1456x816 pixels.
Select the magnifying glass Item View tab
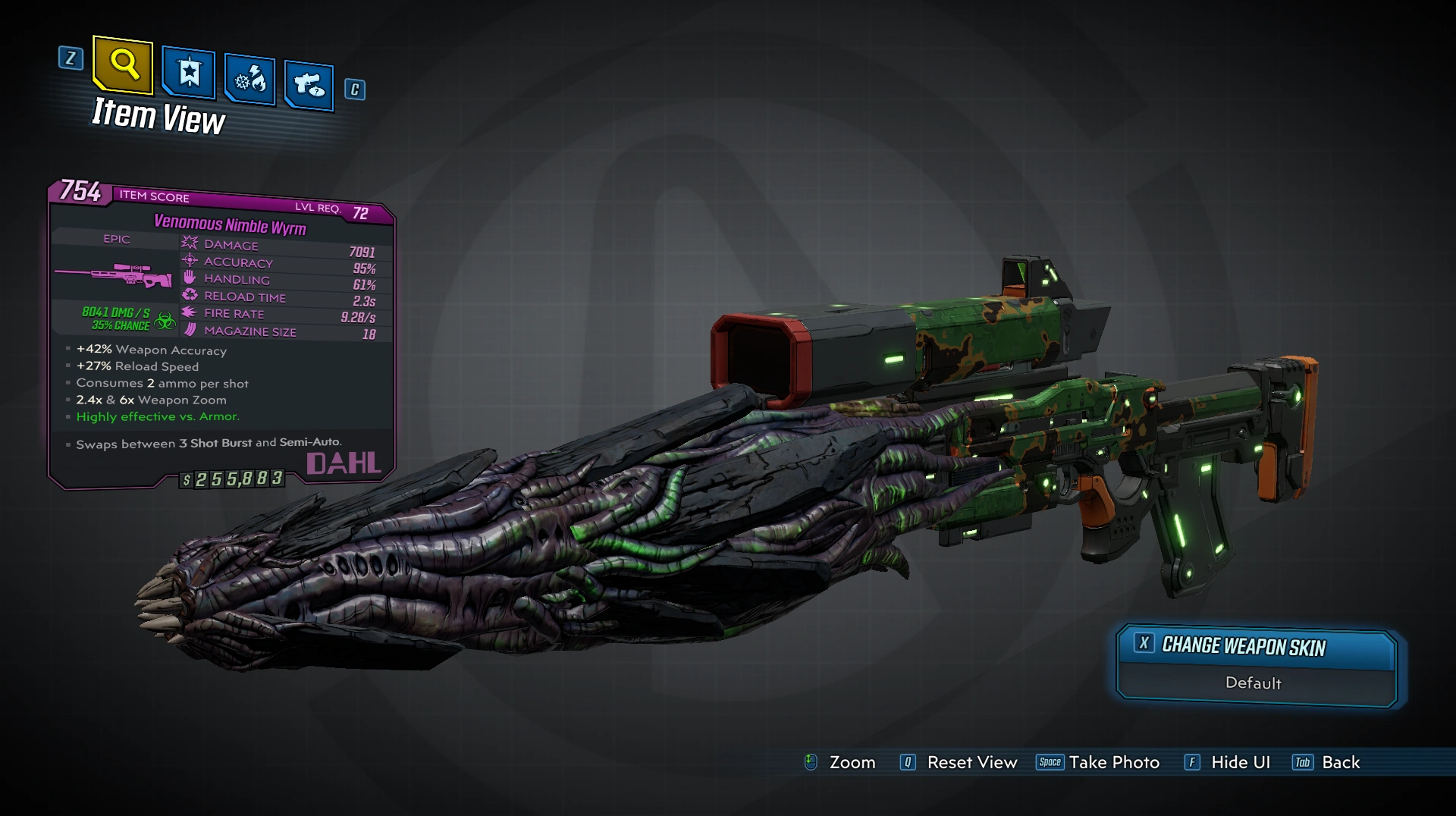[x=124, y=65]
